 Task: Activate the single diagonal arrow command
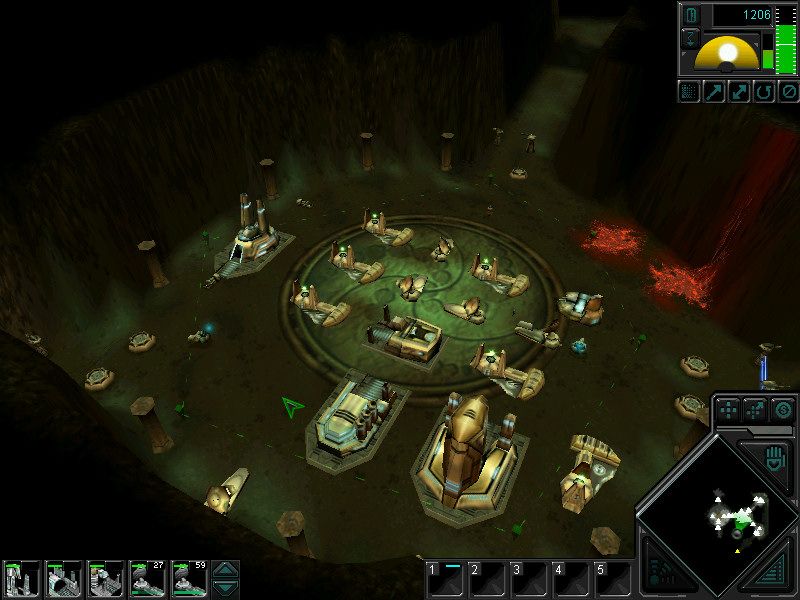tap(714, 92)
